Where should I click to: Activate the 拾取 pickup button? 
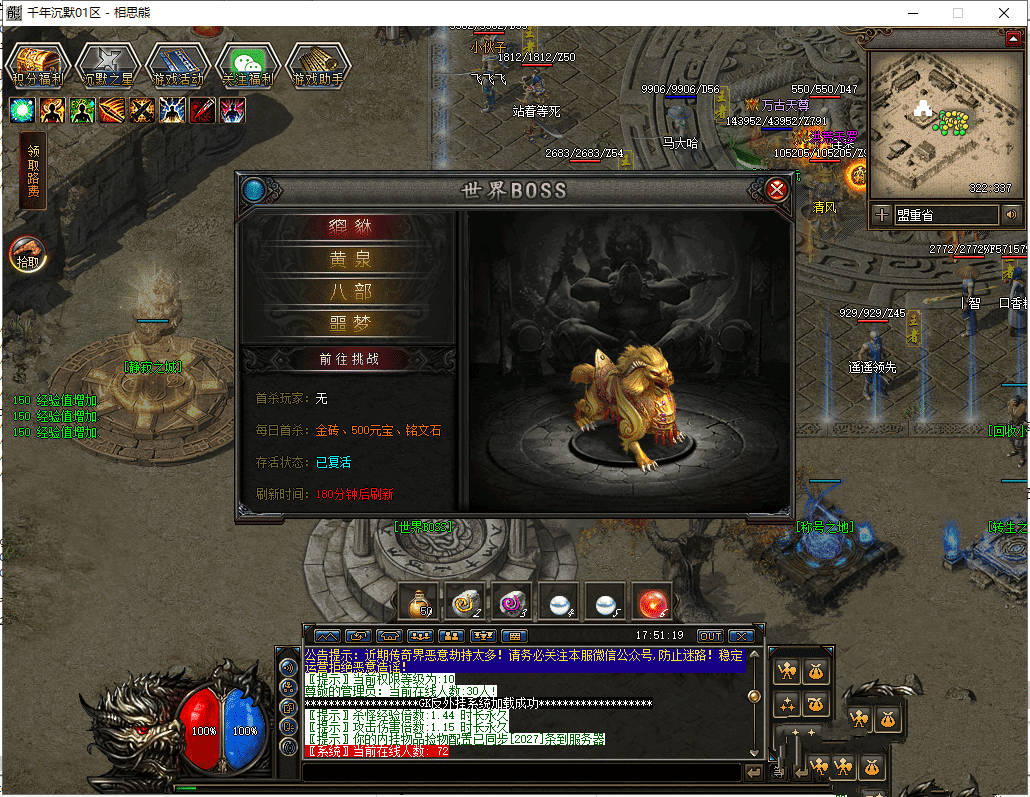[26, 255]
